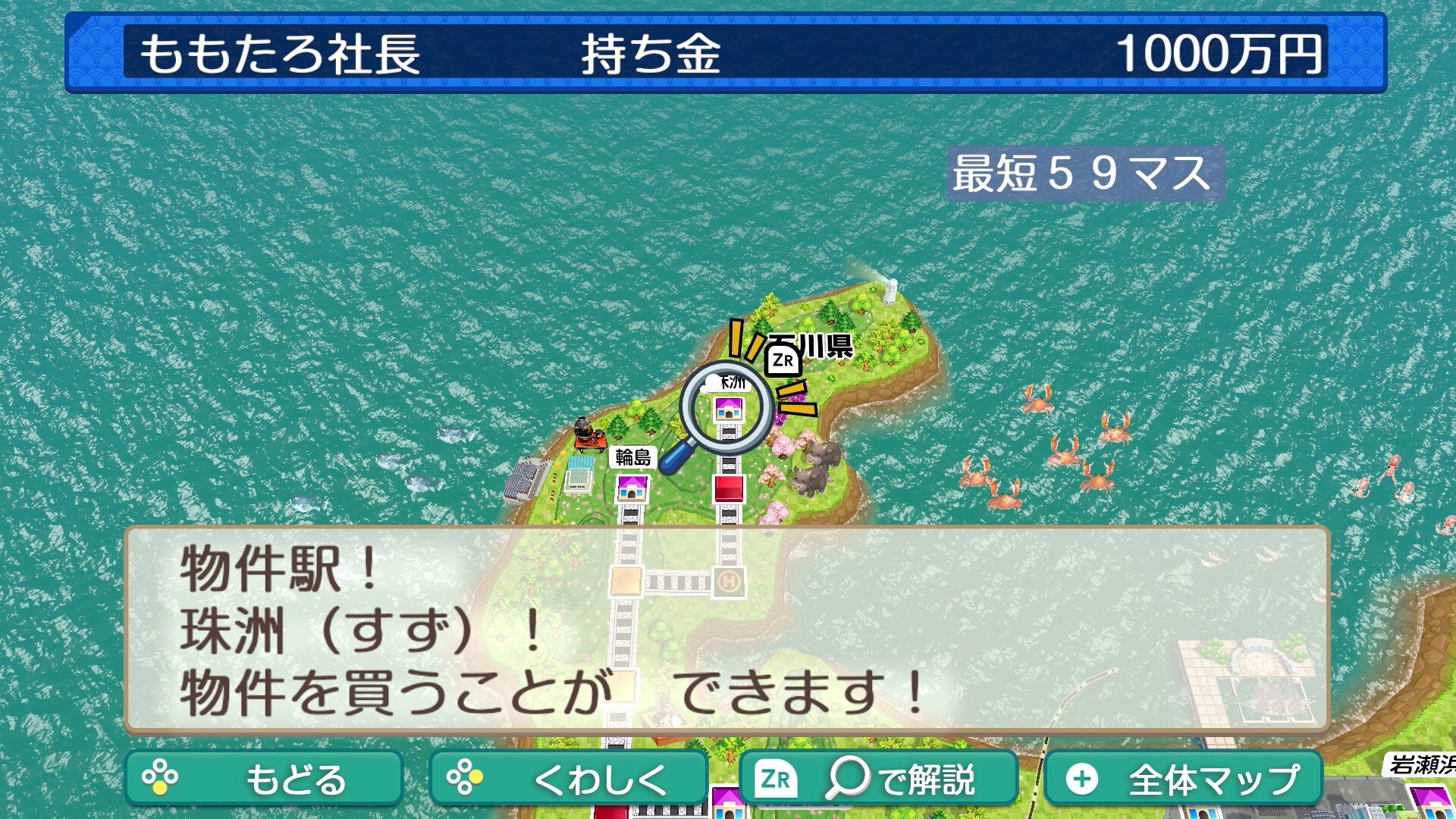Click the 物件駅 message box
The width and height of the screenshot is (1456, 819).
pyautogui.click(x=726, y=629)
